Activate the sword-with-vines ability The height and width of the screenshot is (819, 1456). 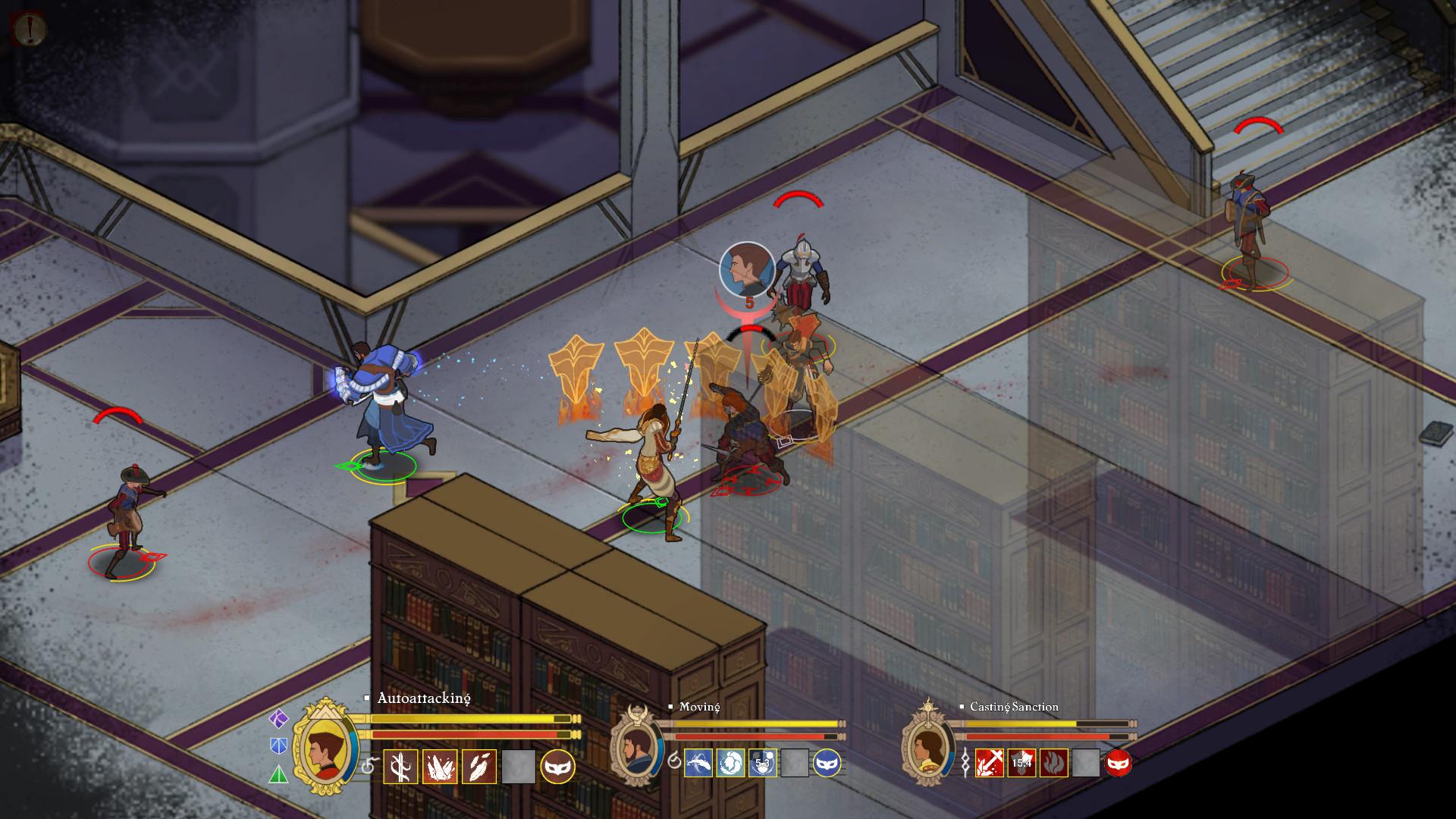pos(400,767)
